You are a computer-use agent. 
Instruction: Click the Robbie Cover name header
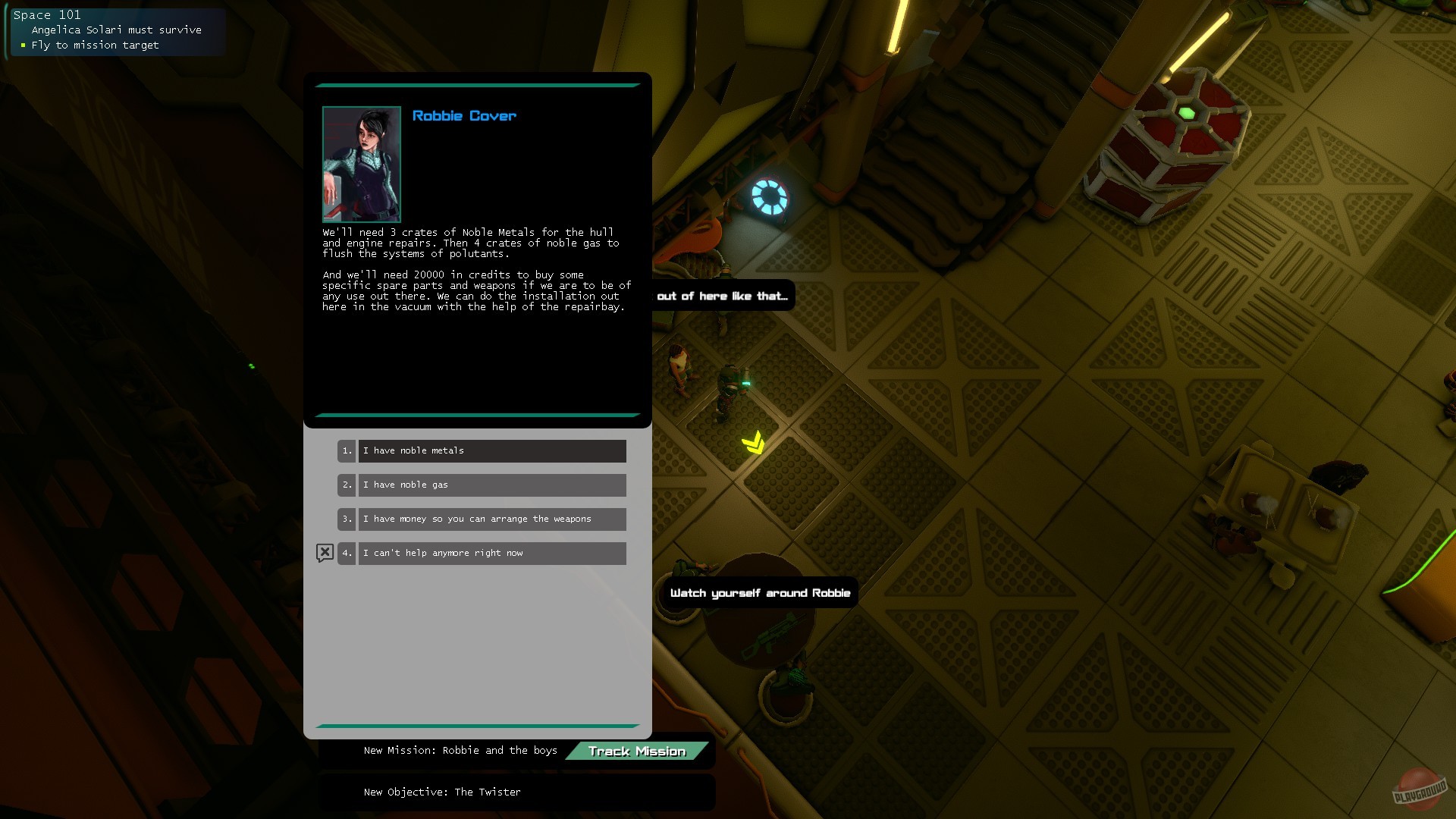coord(463,115)
